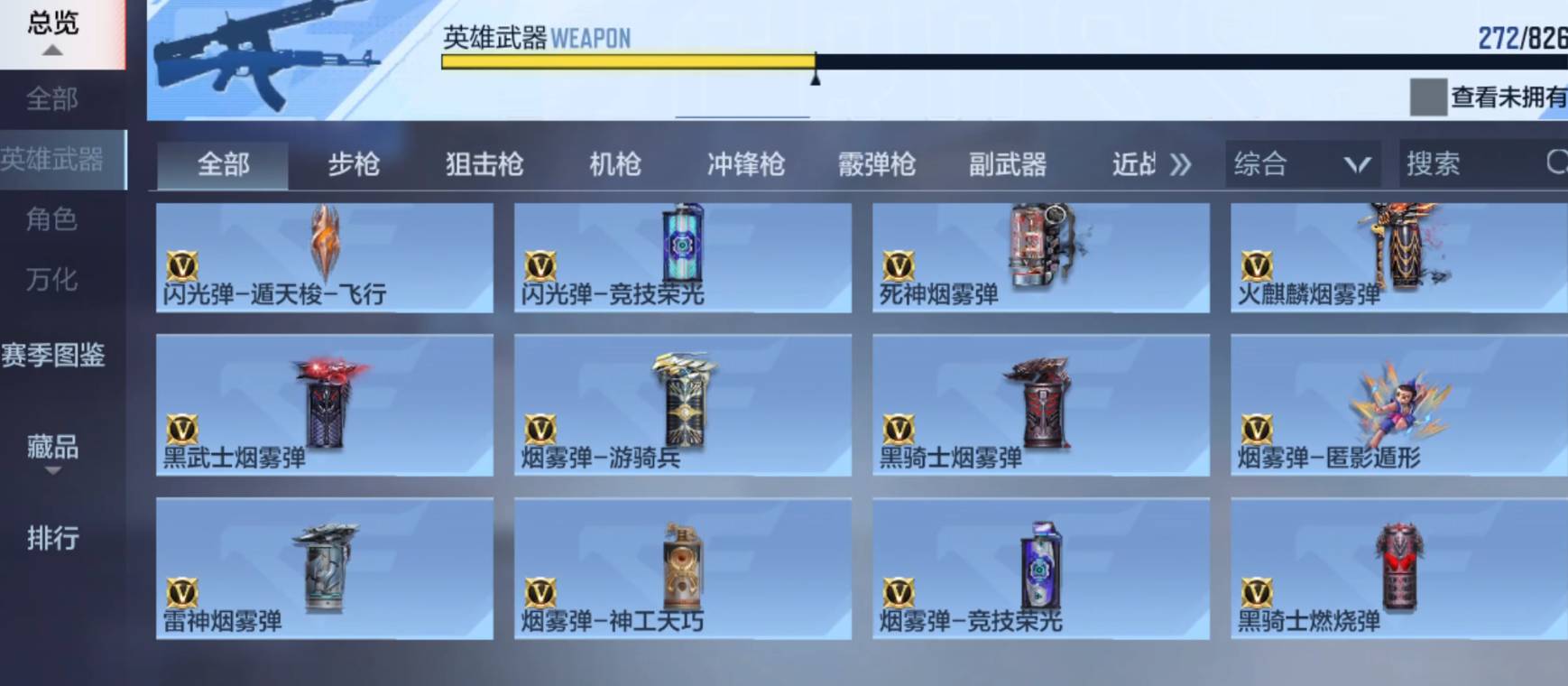
Task: Open the 综合 sort dropdown
Action: [x=1299, y=164]
